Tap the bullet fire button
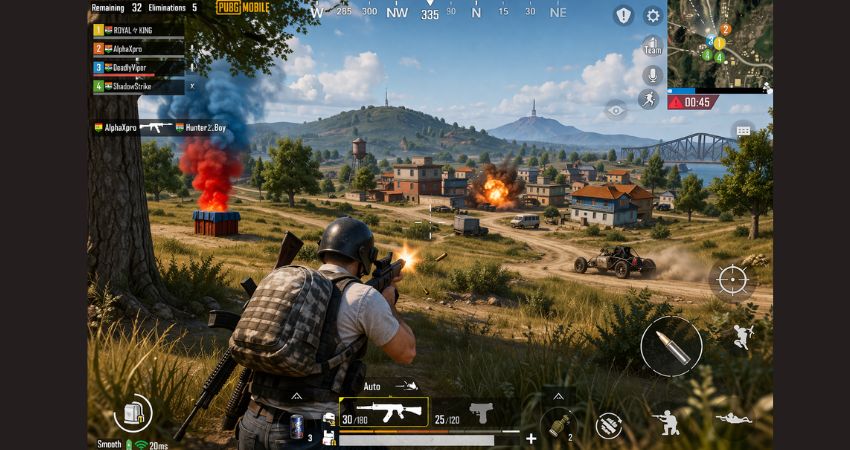 pos(671,346)
